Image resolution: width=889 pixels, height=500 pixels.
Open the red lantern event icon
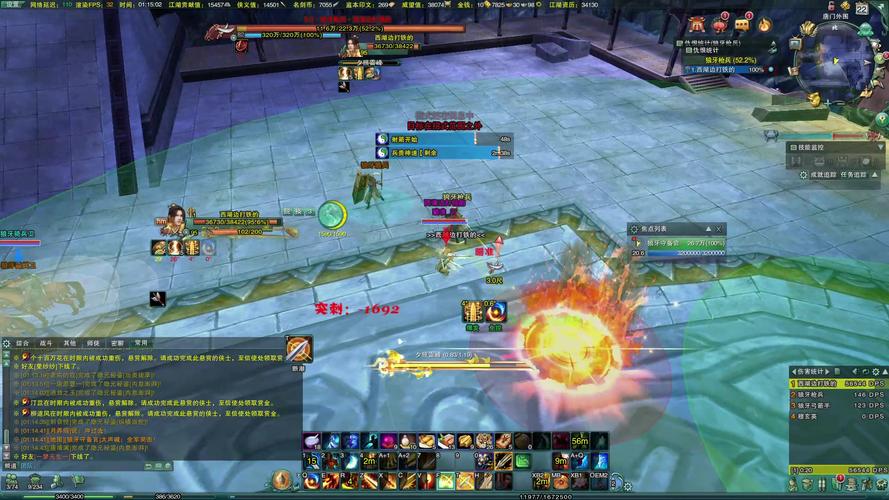tap(721, 24)
